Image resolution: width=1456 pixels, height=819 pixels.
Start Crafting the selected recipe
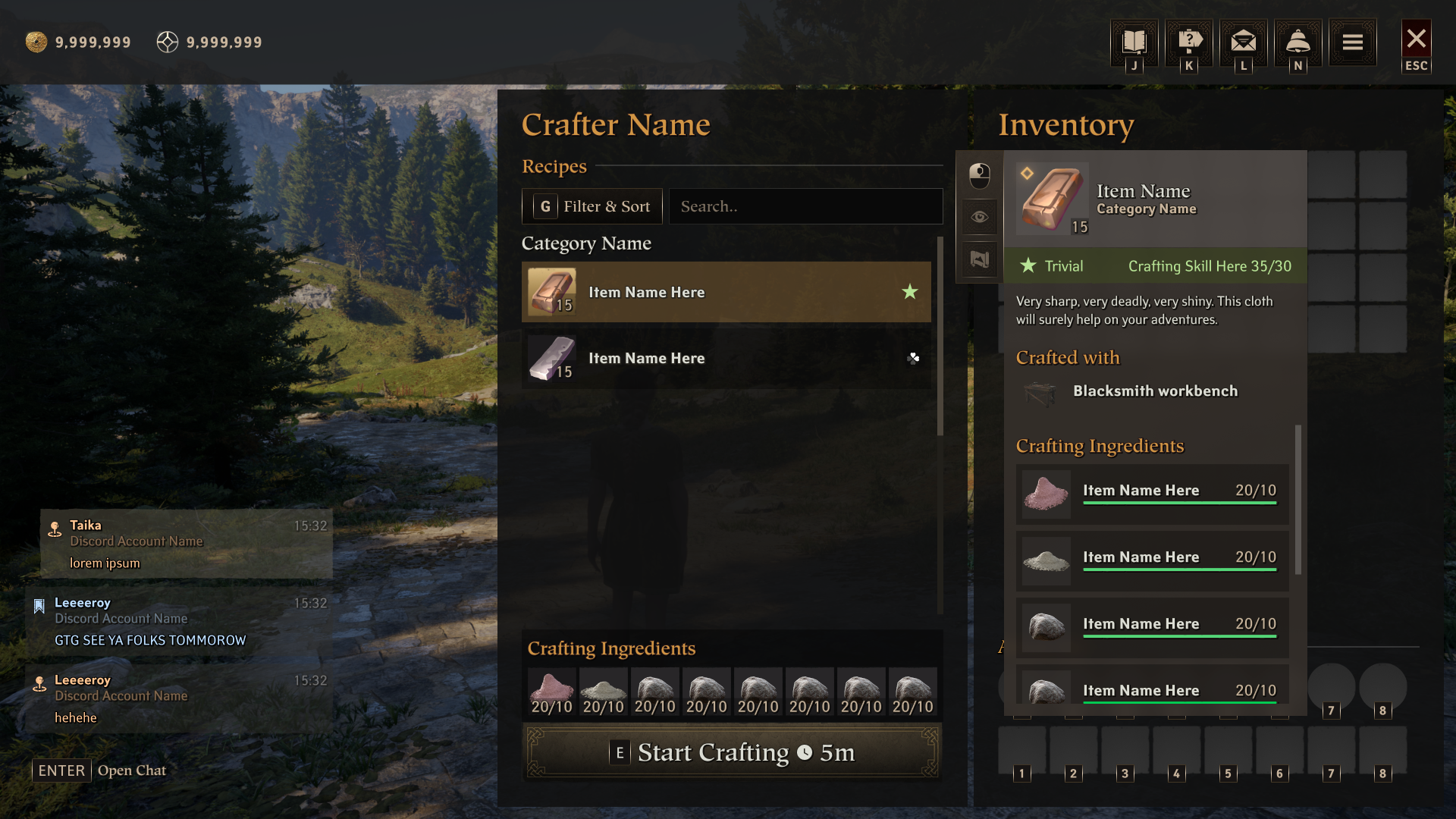(732, 752)
